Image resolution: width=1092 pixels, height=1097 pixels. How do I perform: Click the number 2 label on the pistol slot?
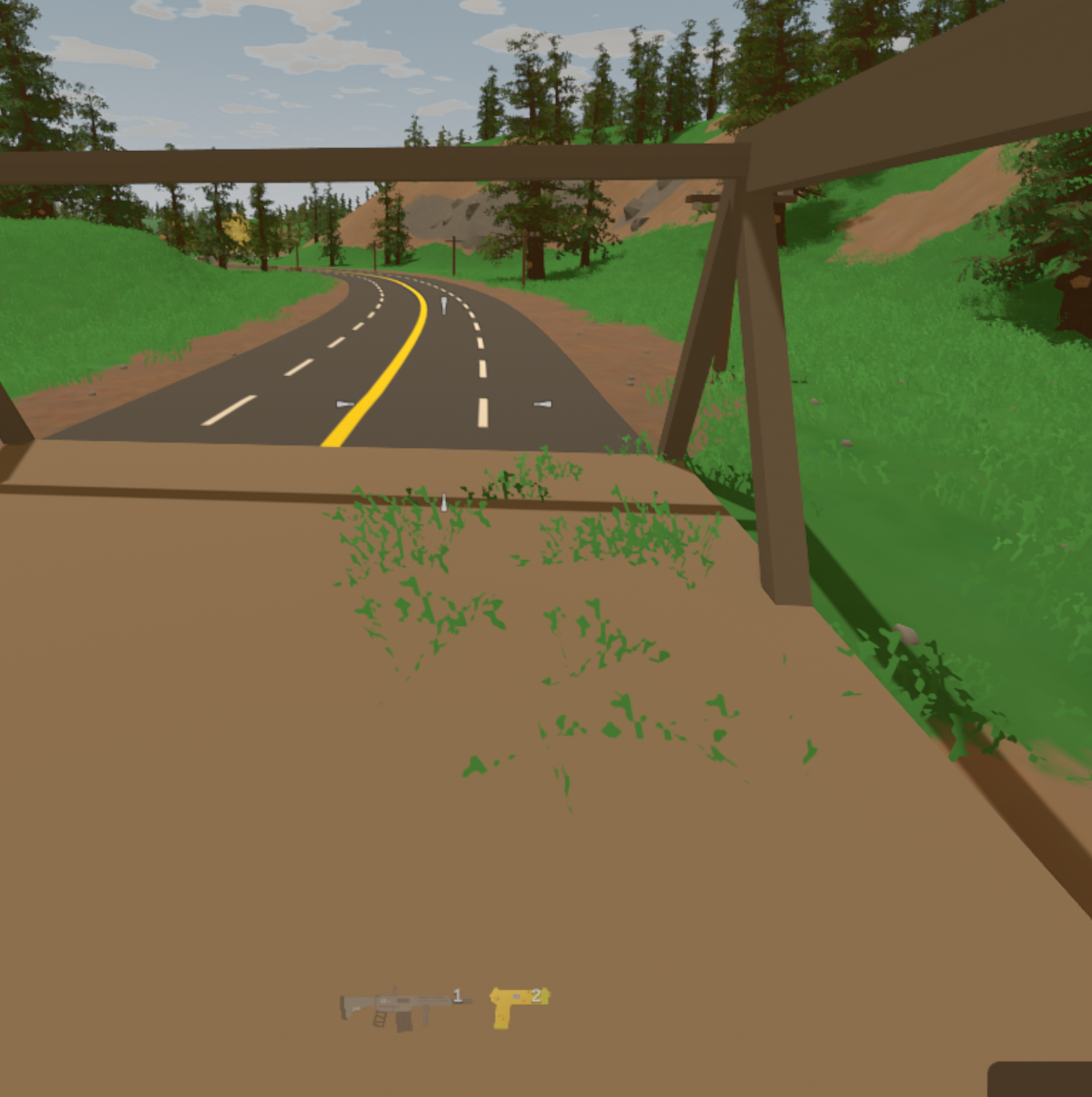tap(536, 996)
